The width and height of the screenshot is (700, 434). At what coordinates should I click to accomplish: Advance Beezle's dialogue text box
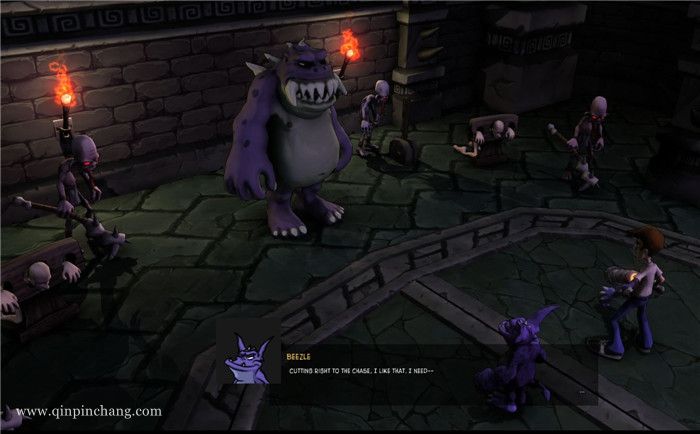pos(400,372)
